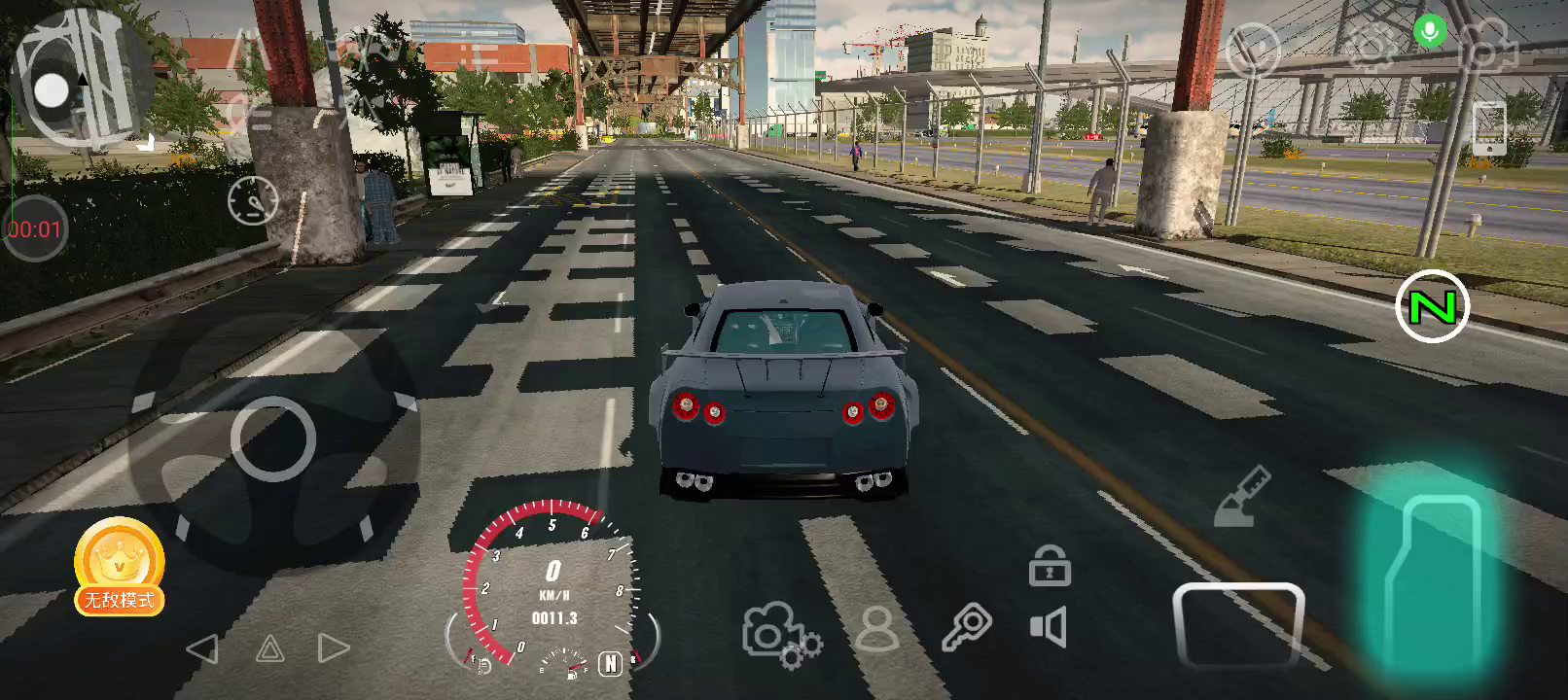Switch view with the video camera icon
This screenshot has height=700, width=1568.
[x=1487, y=47]
